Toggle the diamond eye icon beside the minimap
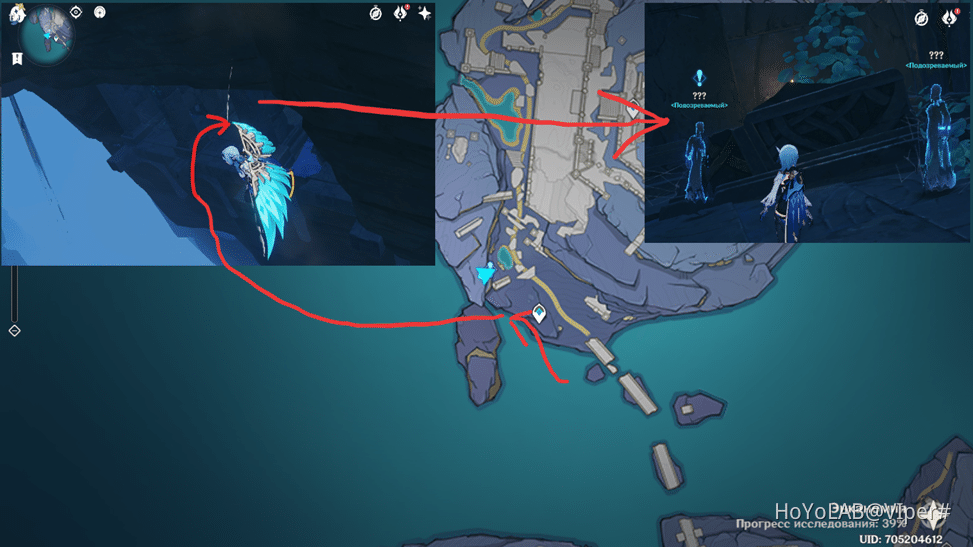973x547 pixels. [x=76, y=13]
